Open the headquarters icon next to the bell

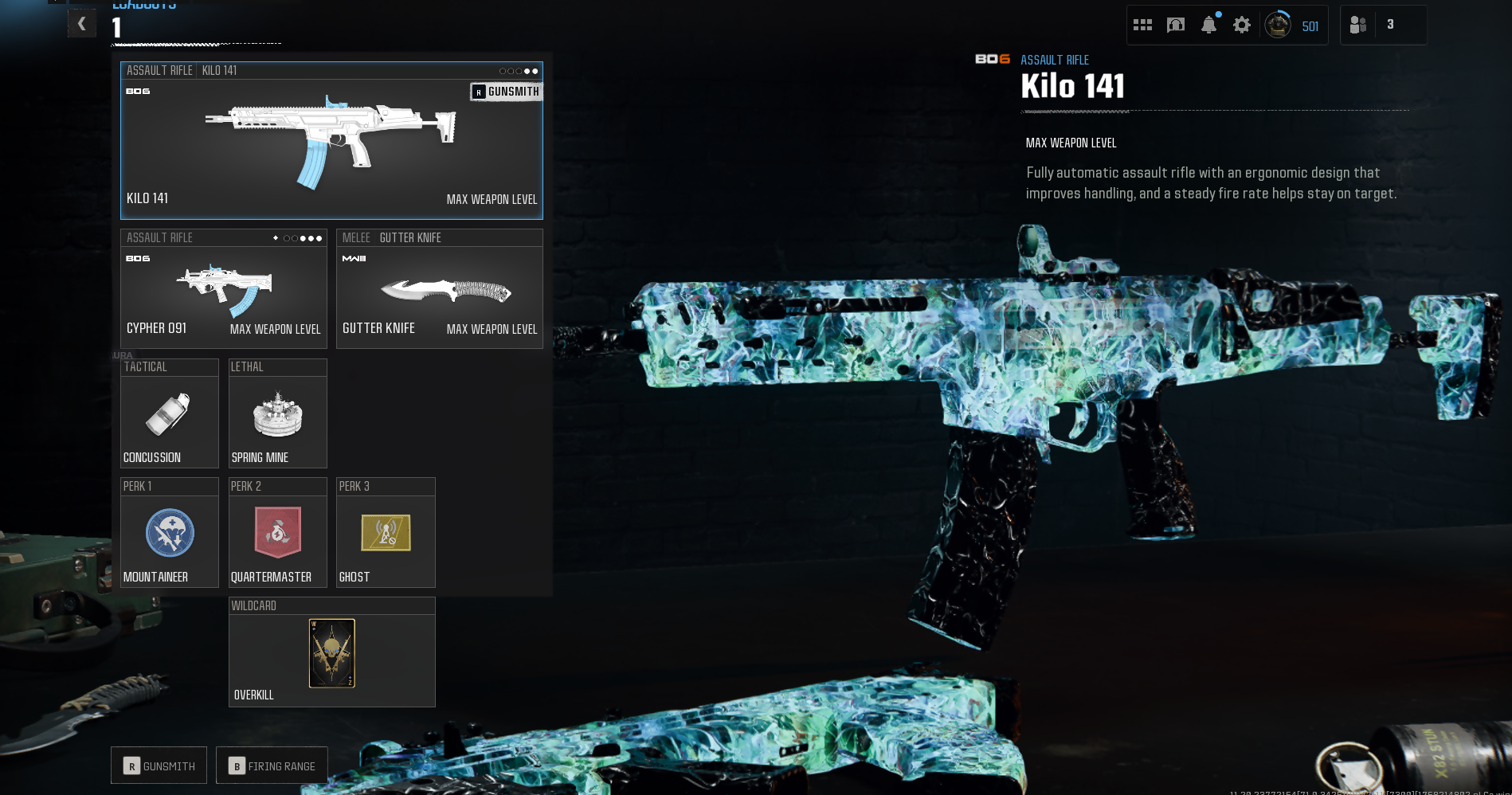pos(1175,25)
